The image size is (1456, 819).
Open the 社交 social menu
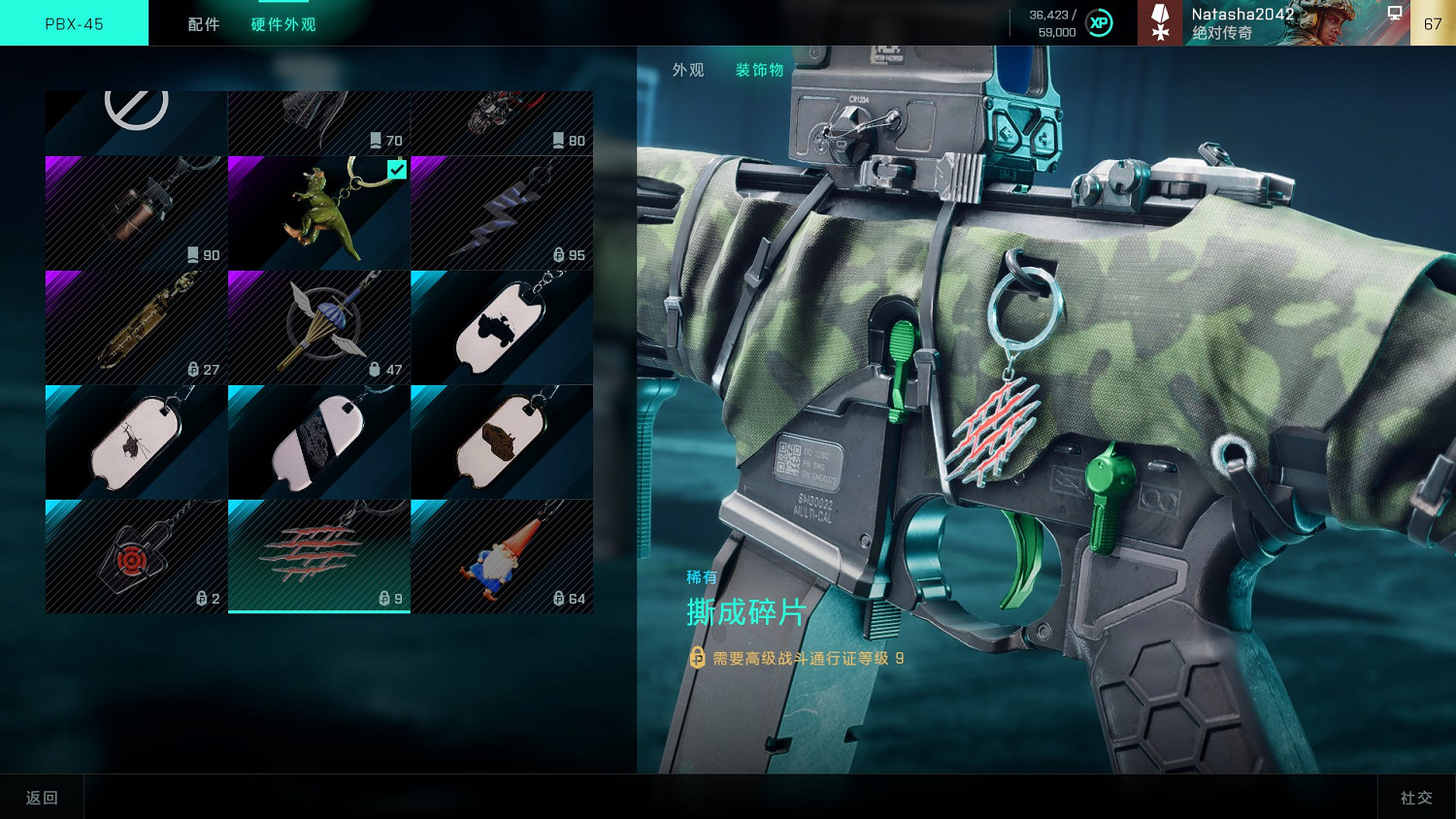point(1416,797)
